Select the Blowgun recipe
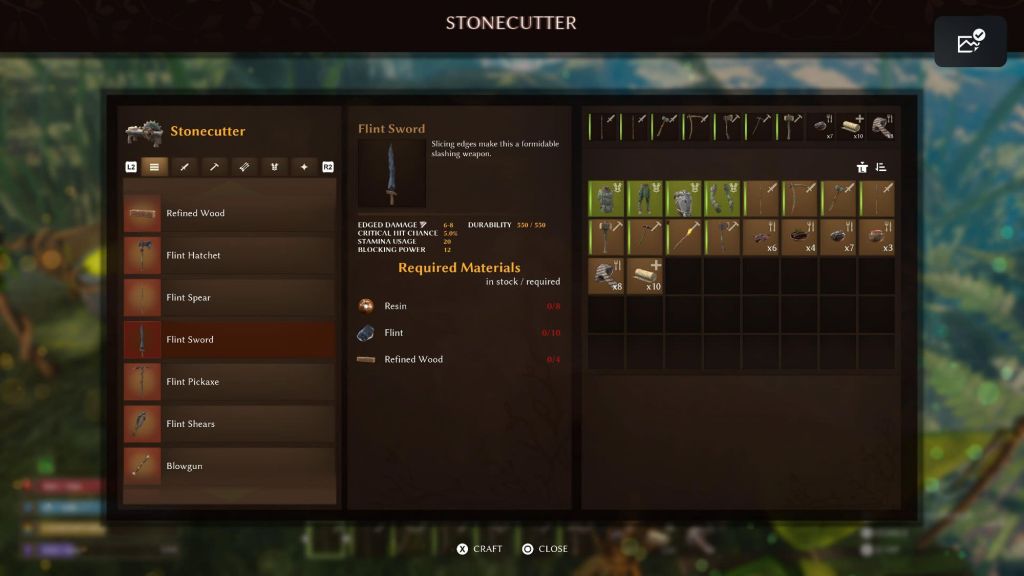This screenshot has width=1024, height=576. coord(229,466)
